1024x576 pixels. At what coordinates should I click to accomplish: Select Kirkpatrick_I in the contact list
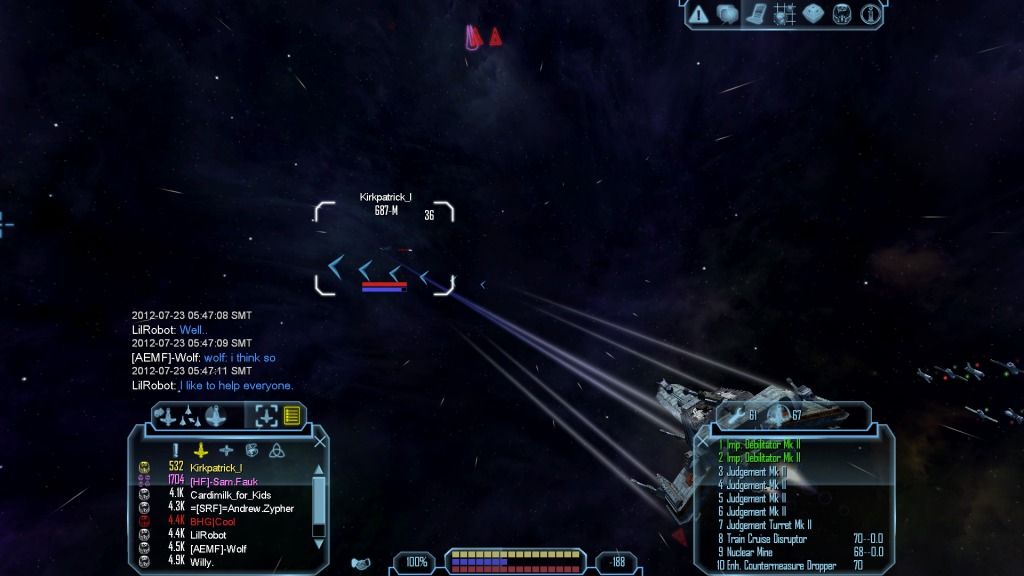(216, 467)
